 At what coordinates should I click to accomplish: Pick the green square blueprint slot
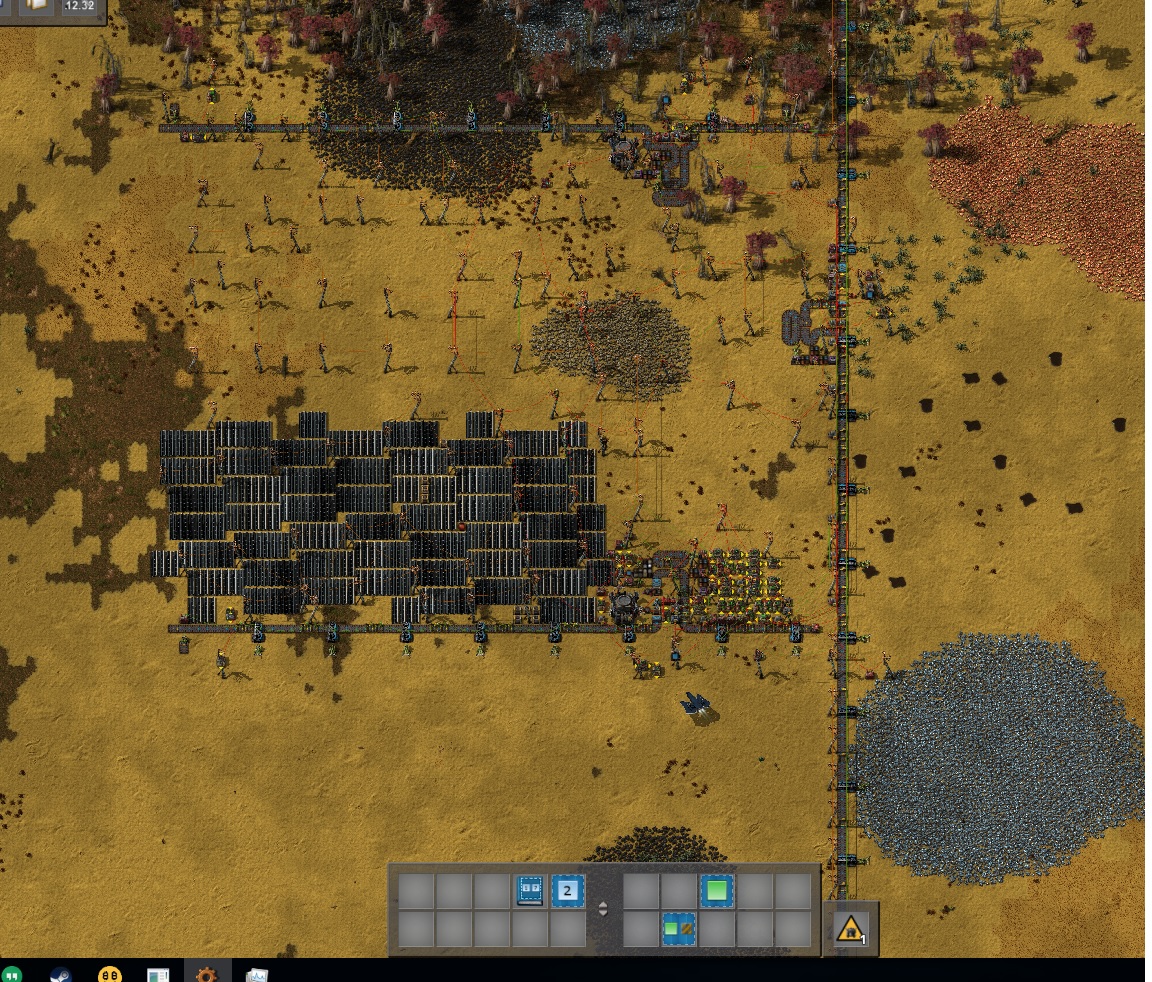[716, 890]
